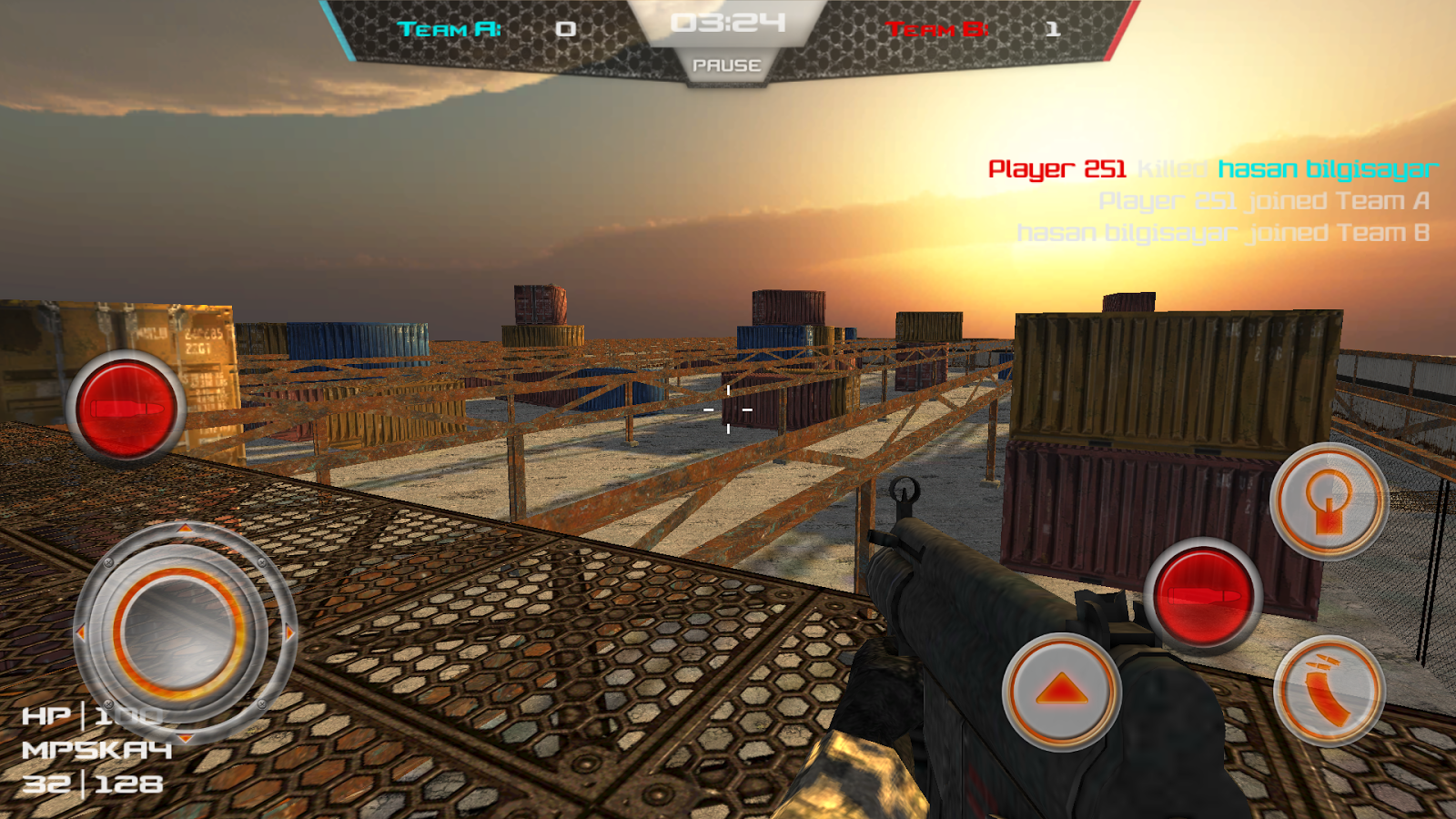1456x819 pixels.
Task: Tap the 03:24 match timer
Action: tap(728, 23)
